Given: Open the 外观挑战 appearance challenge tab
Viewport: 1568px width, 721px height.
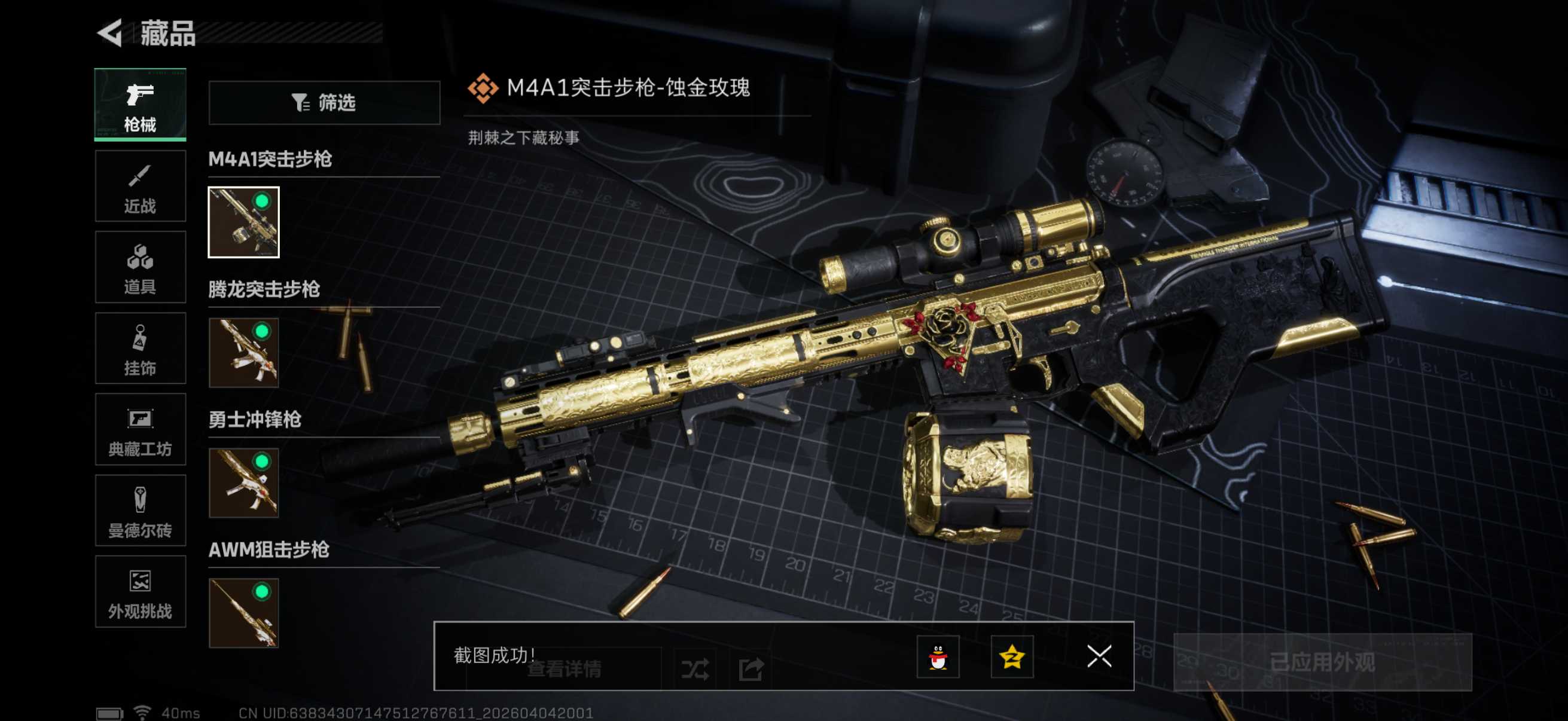Looking at the screenshot, I should [140, 591].
